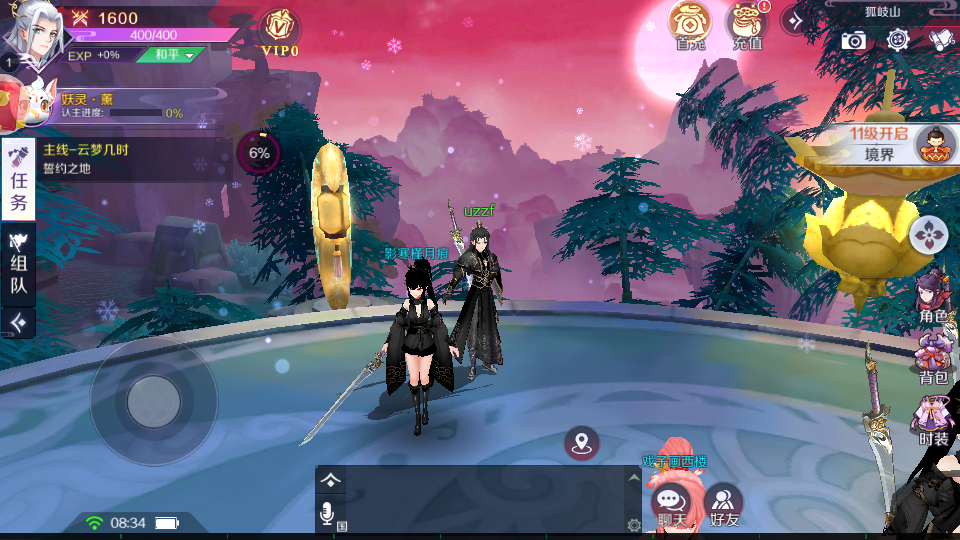This screenshot has height=540, width=960.
Task: Collapse the left side panel with the arrow
Action: pyautogui.click(x=19, y=322)
